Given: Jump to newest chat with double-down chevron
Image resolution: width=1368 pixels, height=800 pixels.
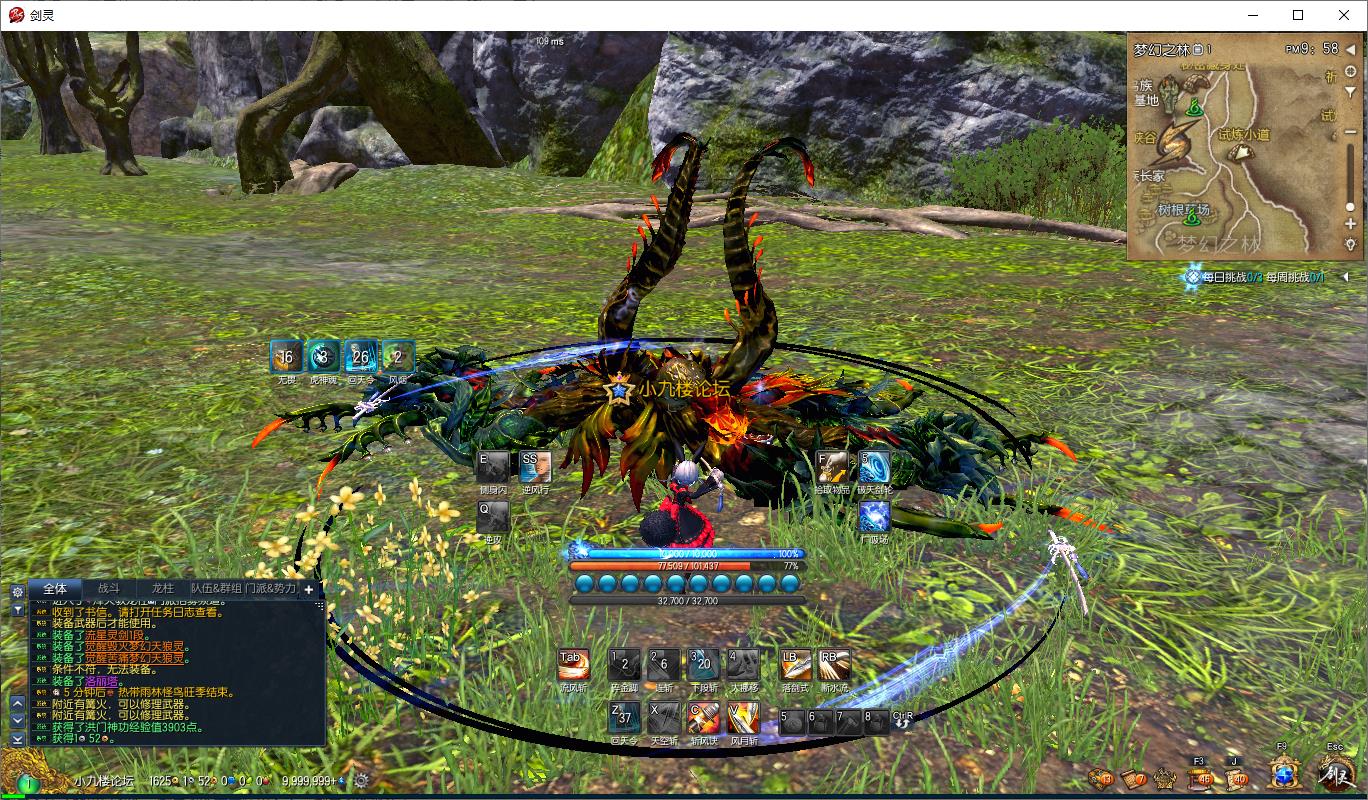Looking at the screenshot, I should click(17, 739).
